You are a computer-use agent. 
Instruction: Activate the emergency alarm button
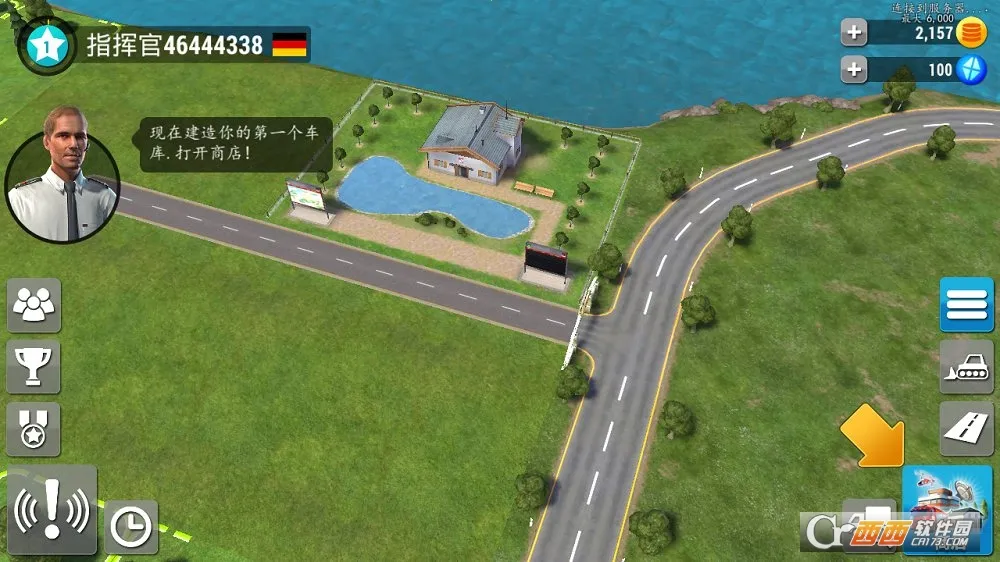[x=51, y=510]
